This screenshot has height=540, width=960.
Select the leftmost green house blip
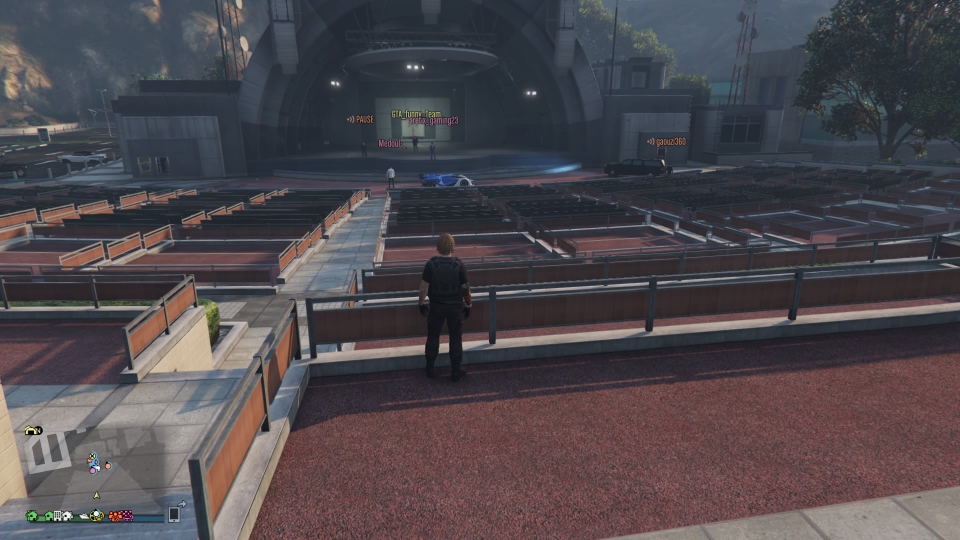32,516
